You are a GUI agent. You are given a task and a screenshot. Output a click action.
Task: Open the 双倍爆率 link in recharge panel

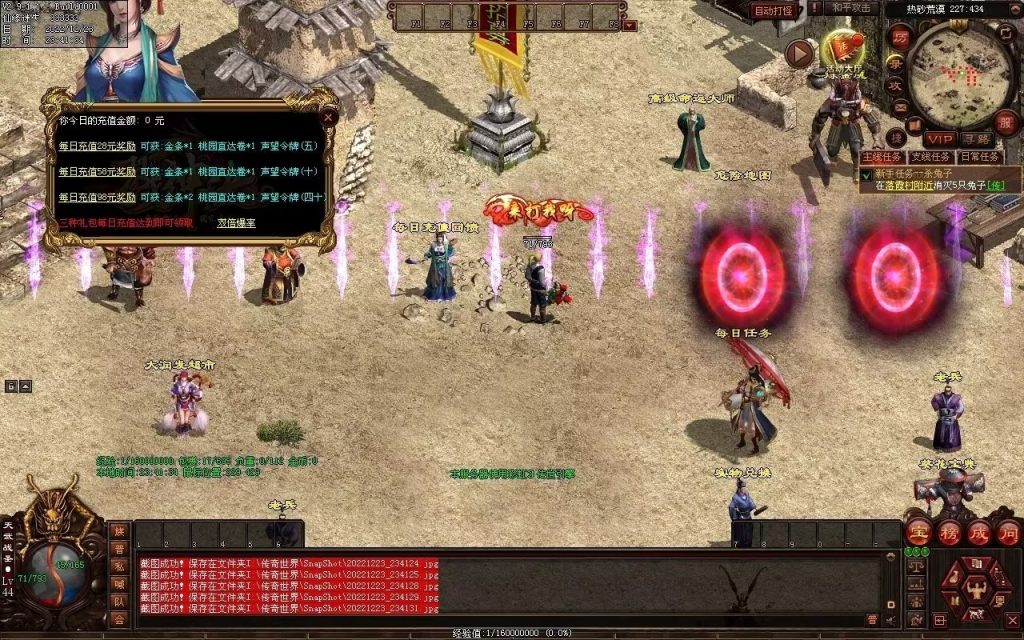click(x=236, y=222)
